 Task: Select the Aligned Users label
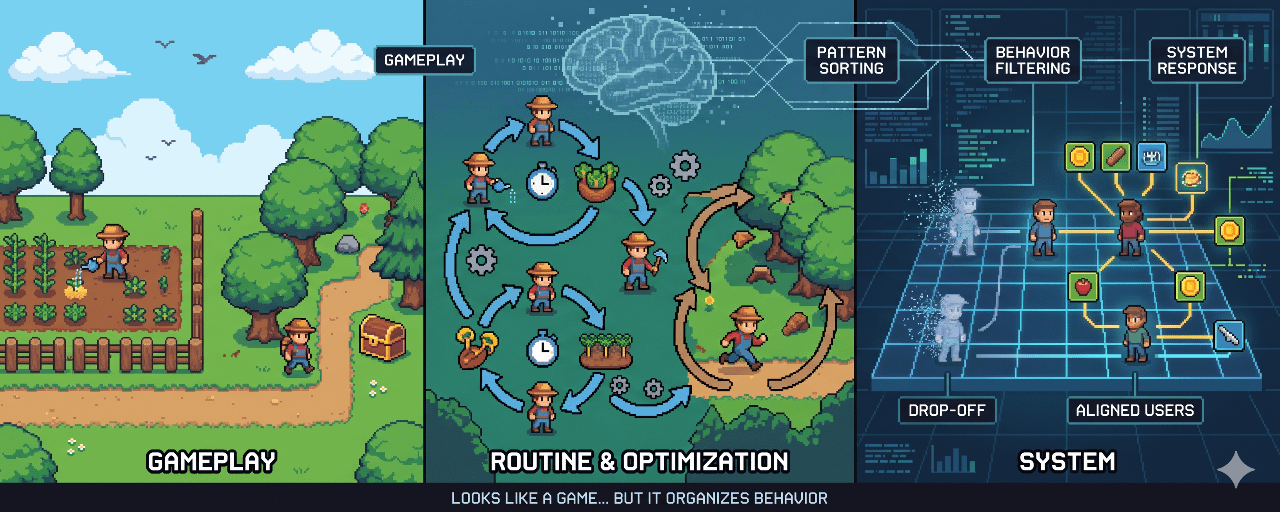point(1135,410)
